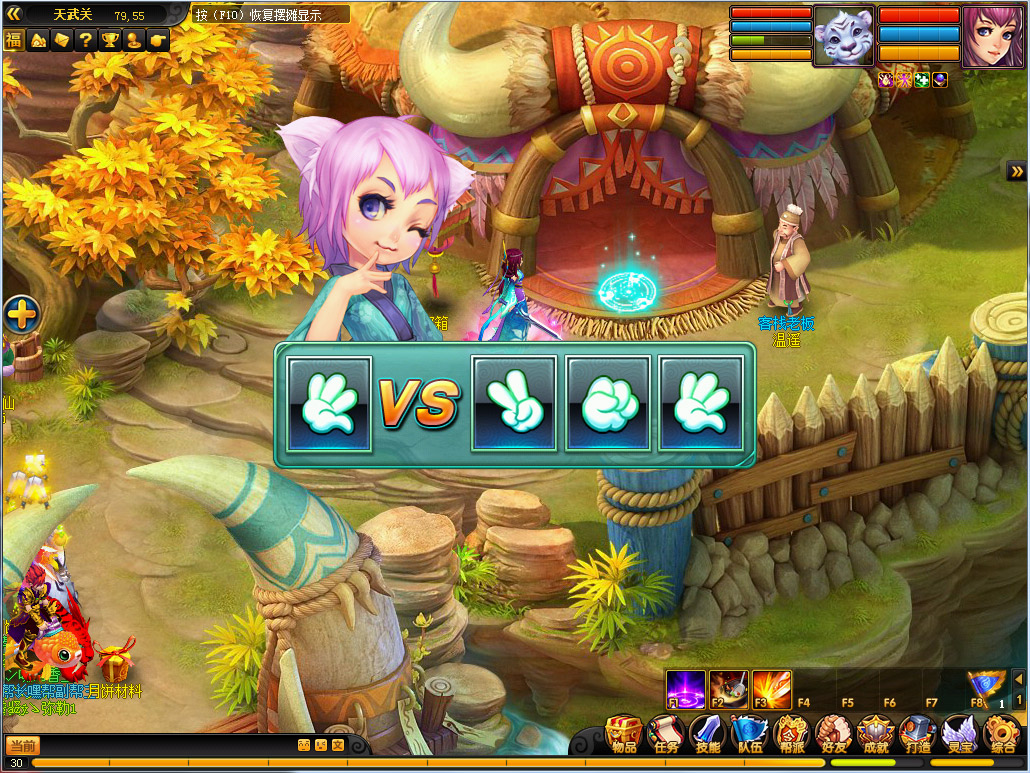Choose the rock fist hand sign
This screenshot has width=1030, height=773.
click(x=607, y=404)
